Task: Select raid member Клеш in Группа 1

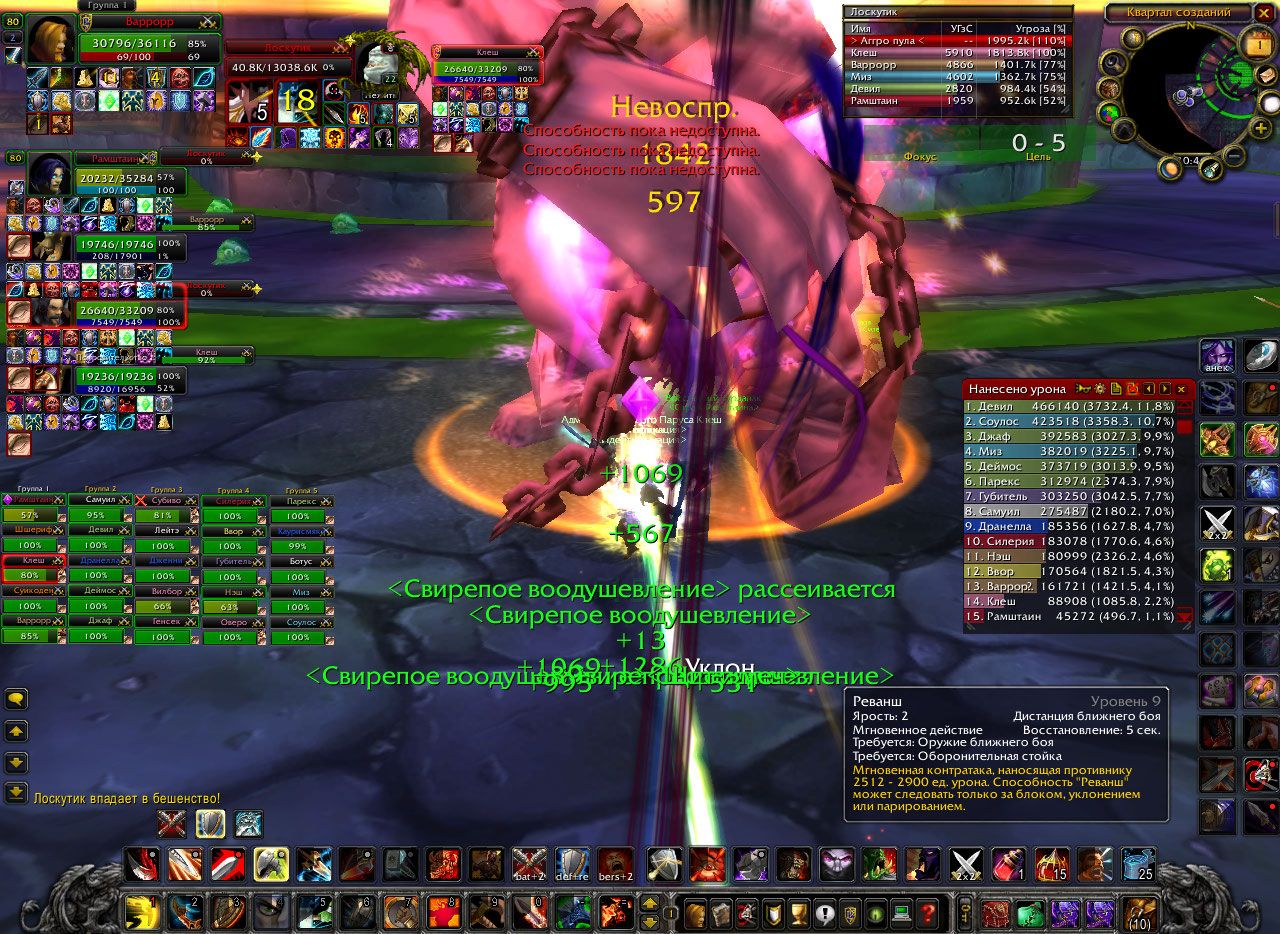Action: [32, 569]
